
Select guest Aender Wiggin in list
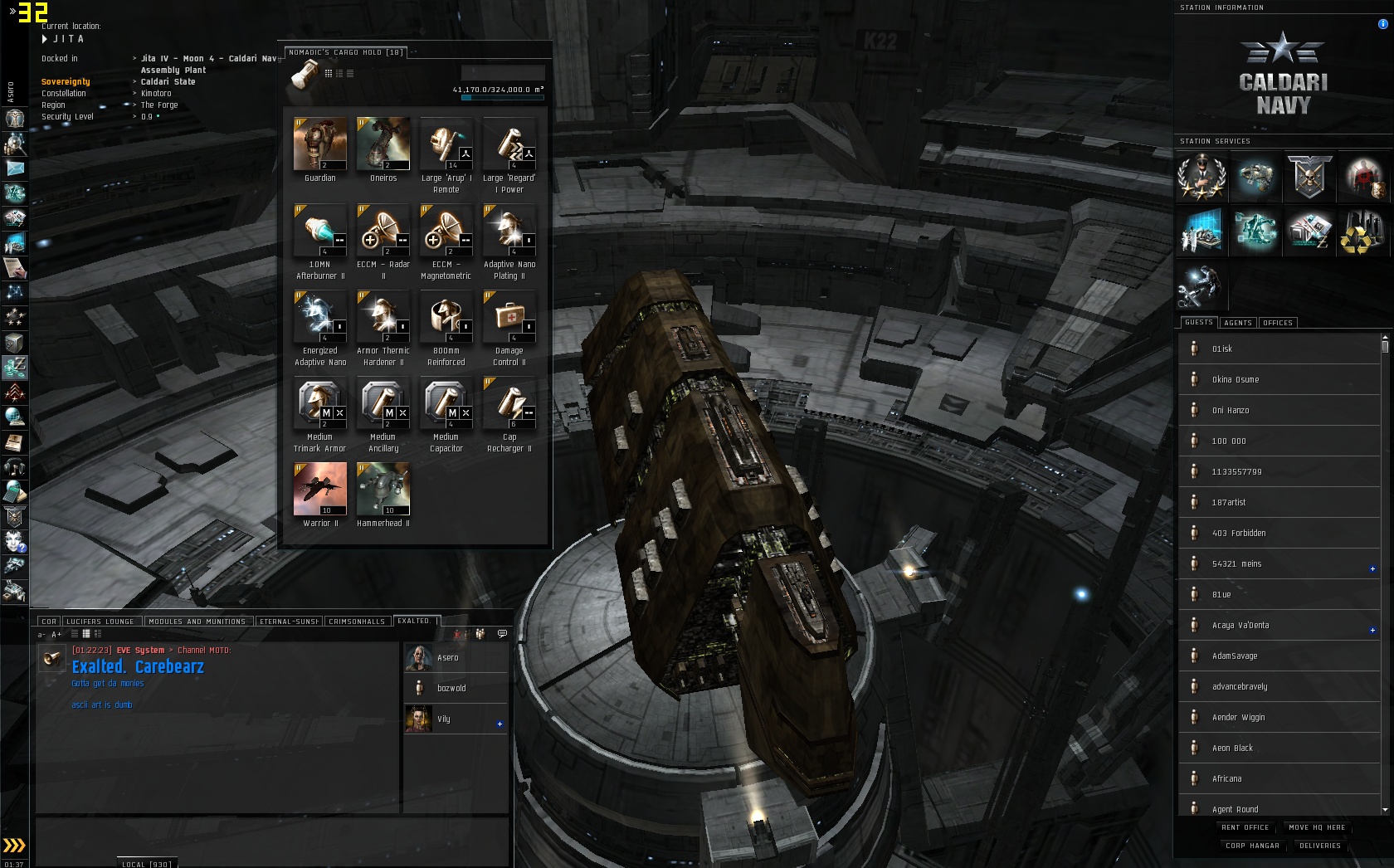click(1238, 717)
